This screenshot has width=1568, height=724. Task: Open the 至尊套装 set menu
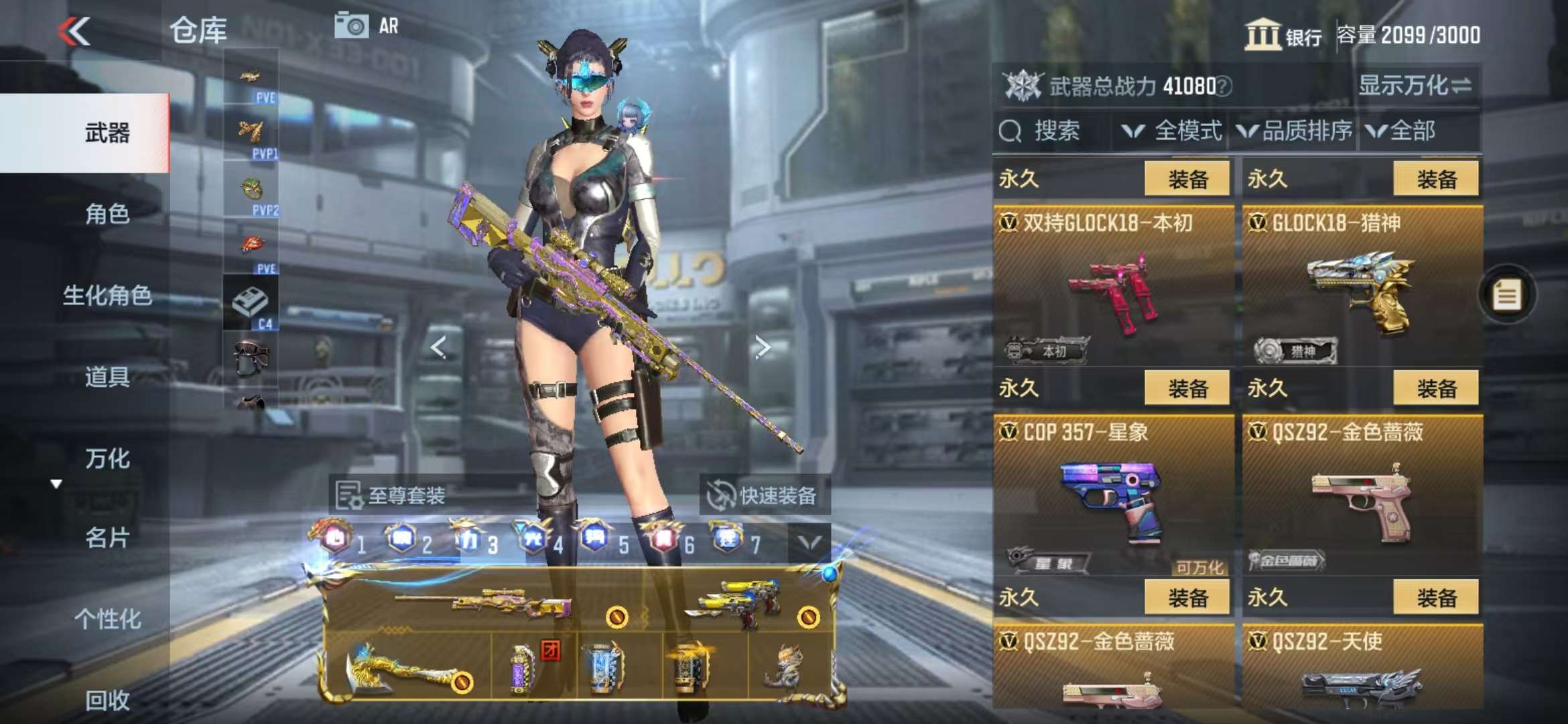(x=391, y=495)
